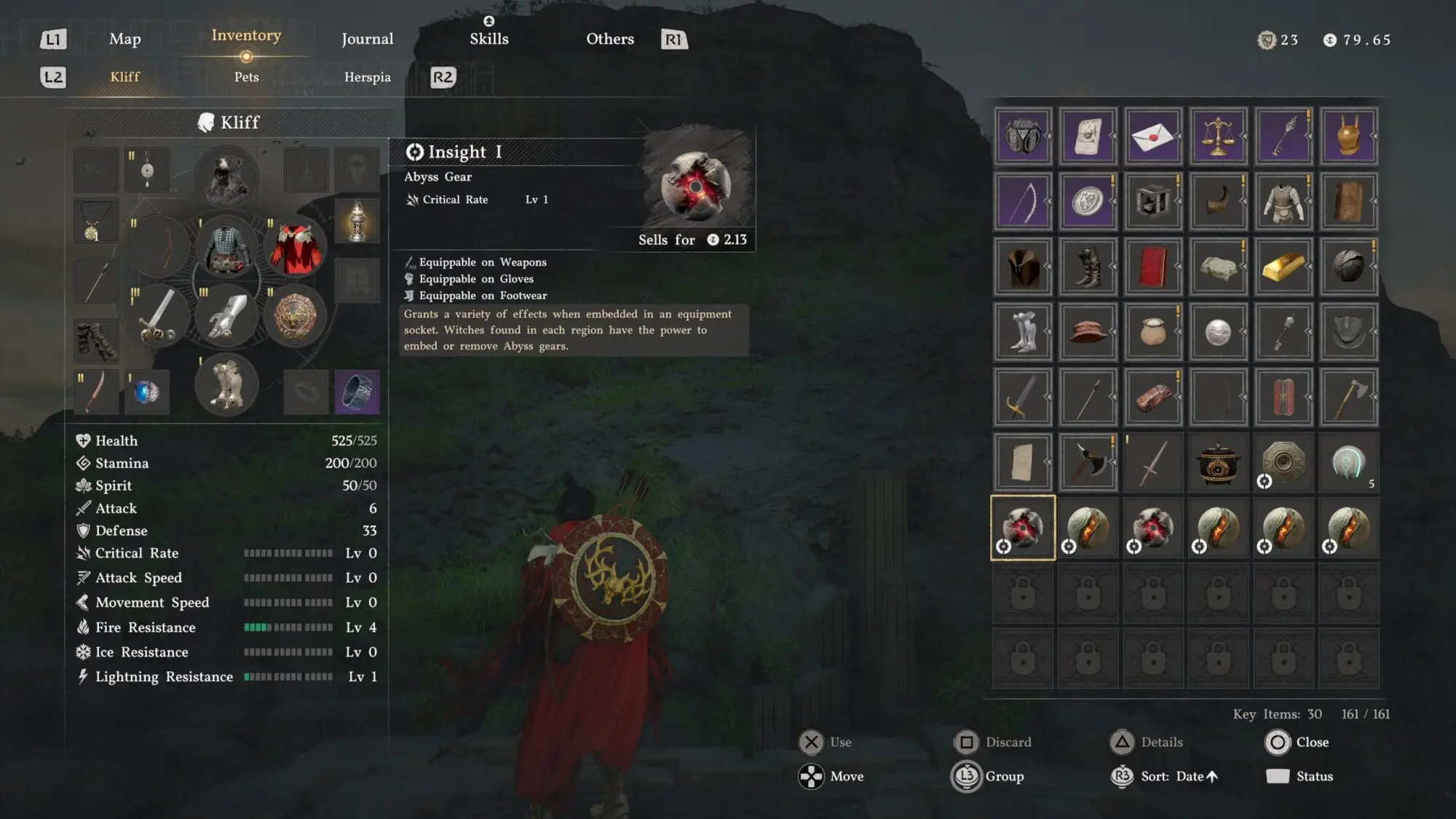Select the equipped red cloak slot

[x=295, y=249]
